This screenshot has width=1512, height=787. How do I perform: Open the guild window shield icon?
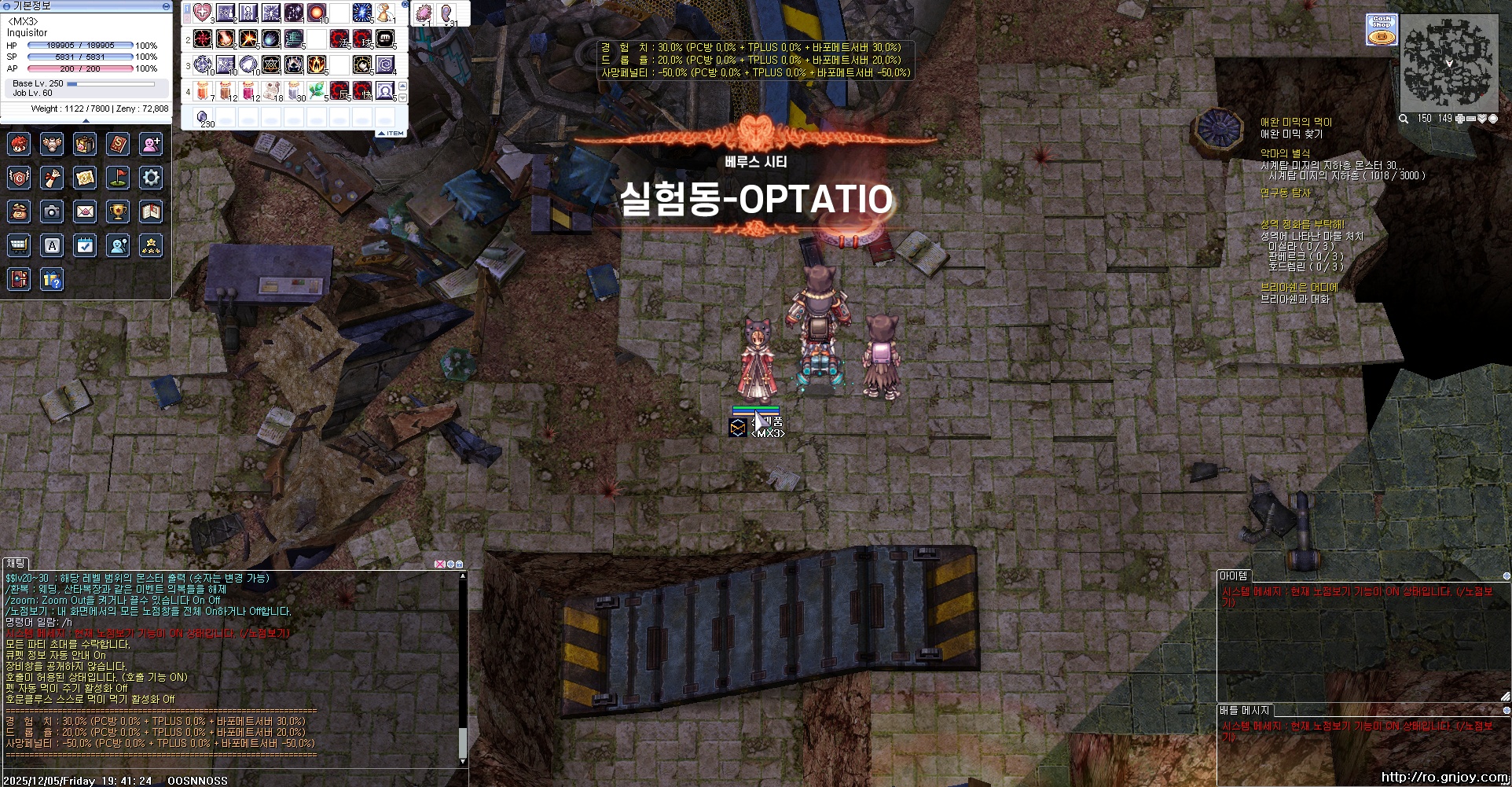(19, 178)
